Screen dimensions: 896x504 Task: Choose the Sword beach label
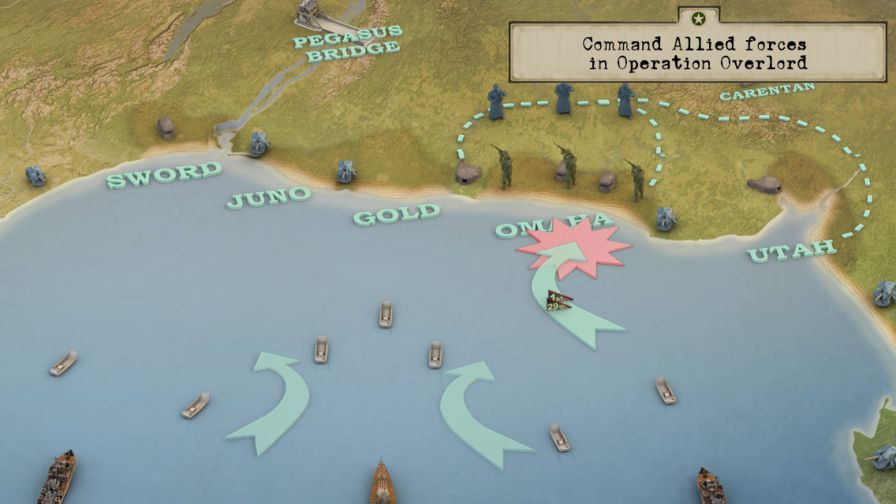click(x=165, y=174)
